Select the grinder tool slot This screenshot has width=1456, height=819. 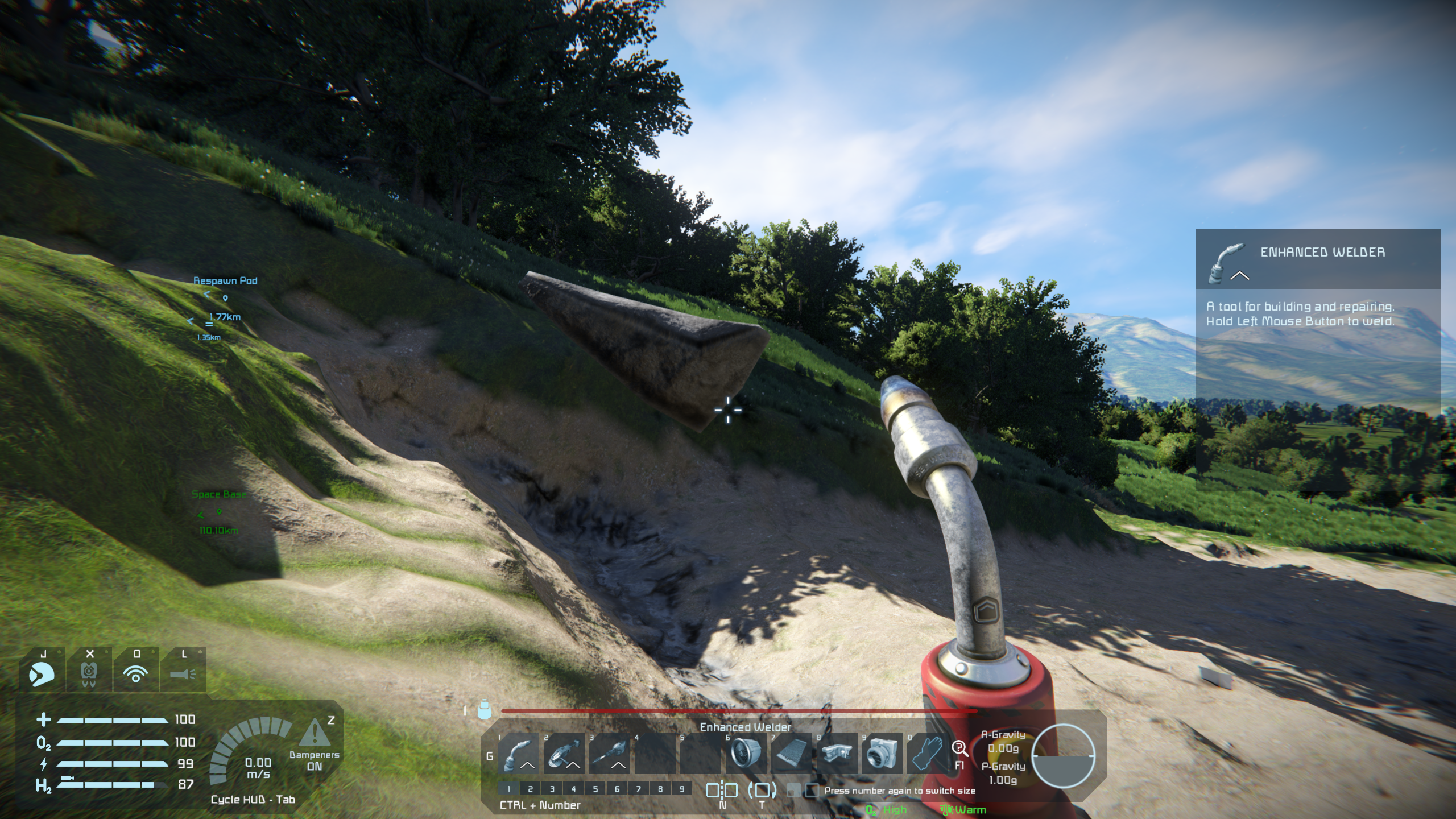[564, 753]
